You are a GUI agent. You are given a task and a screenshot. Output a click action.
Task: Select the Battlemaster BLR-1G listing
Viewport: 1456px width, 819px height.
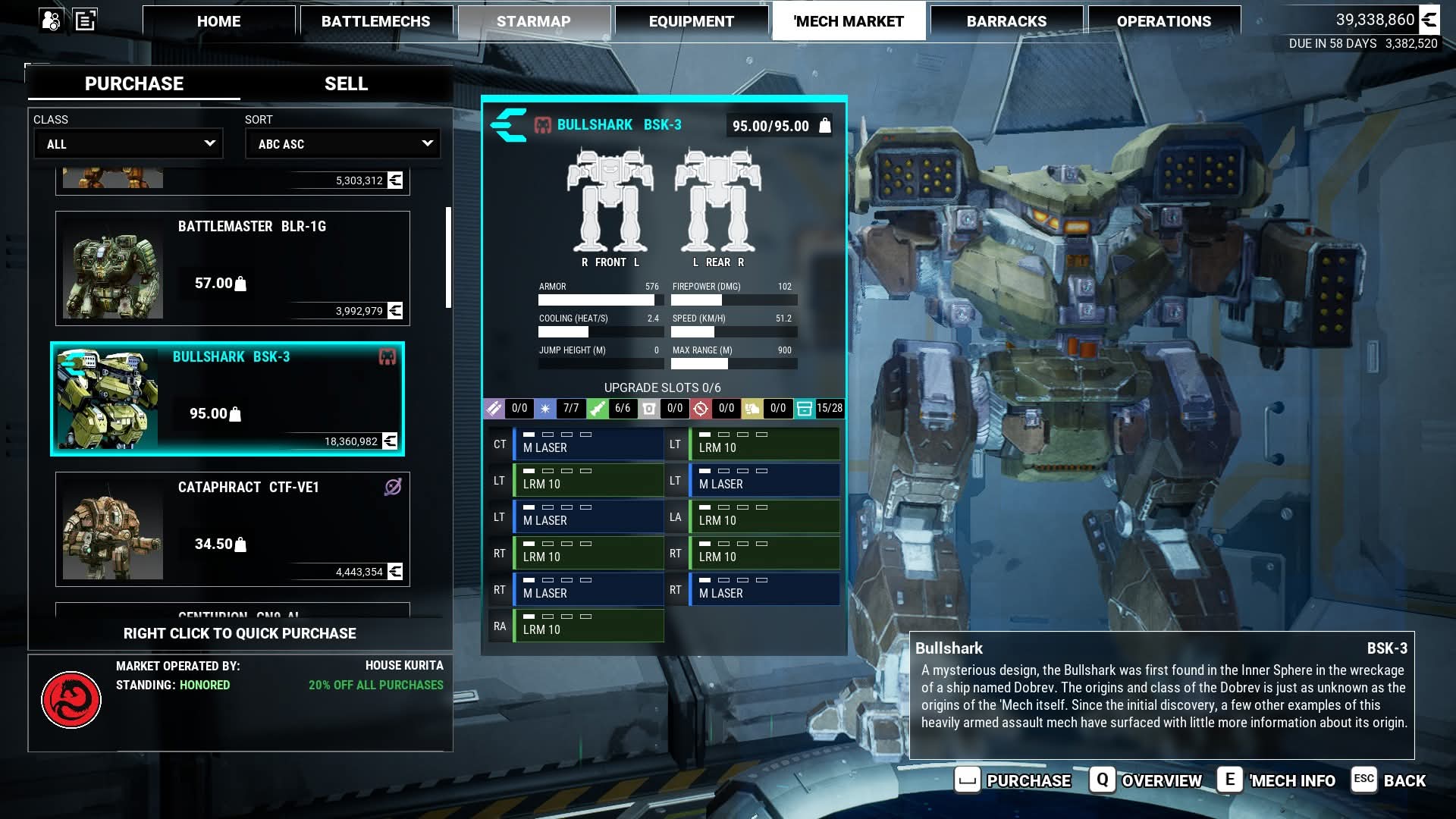[x=233, y=268]
